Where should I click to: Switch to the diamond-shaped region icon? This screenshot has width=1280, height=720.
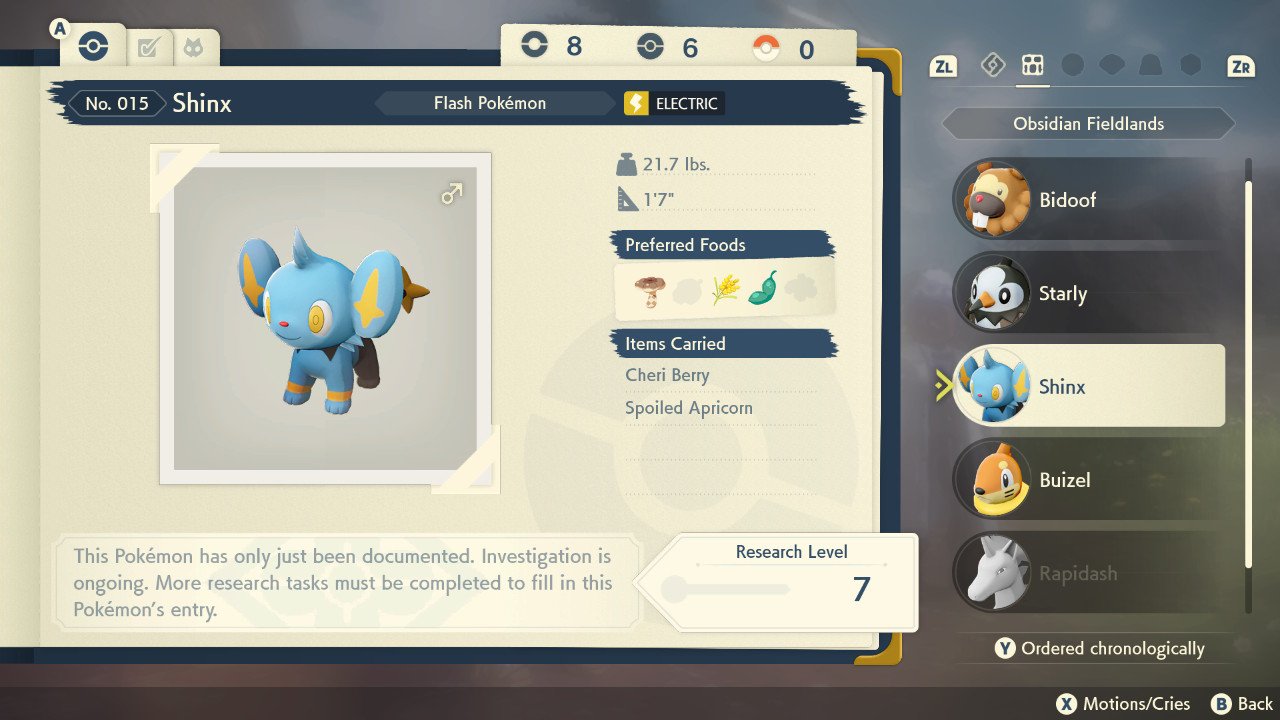(x=992, y=66)
